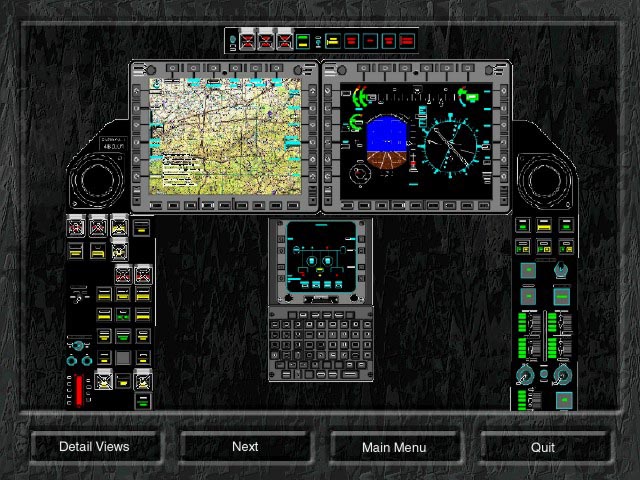
Task: Select the moving map display screen
Action: tap(225, 135)
